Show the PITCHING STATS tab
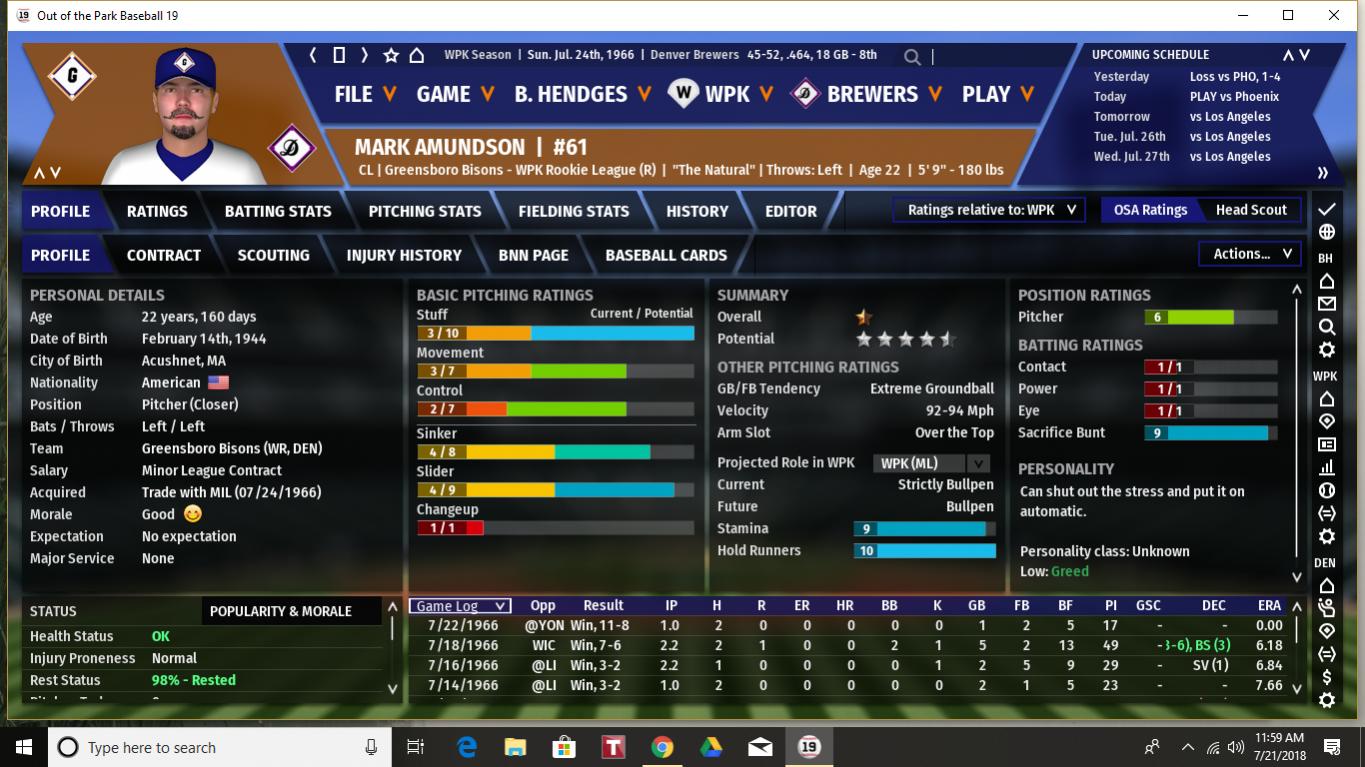This screenshot has height=767, width=1365. click(425, 211)
